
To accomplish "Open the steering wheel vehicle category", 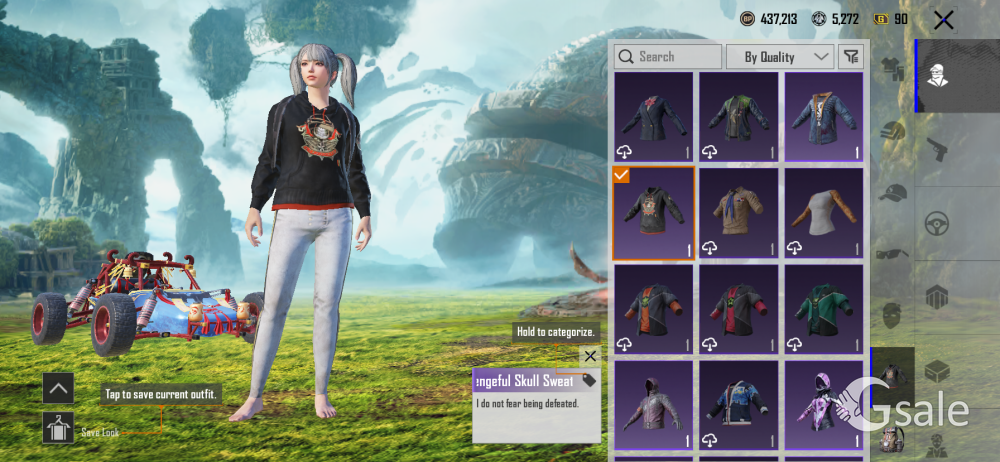I will pos(937,222).
